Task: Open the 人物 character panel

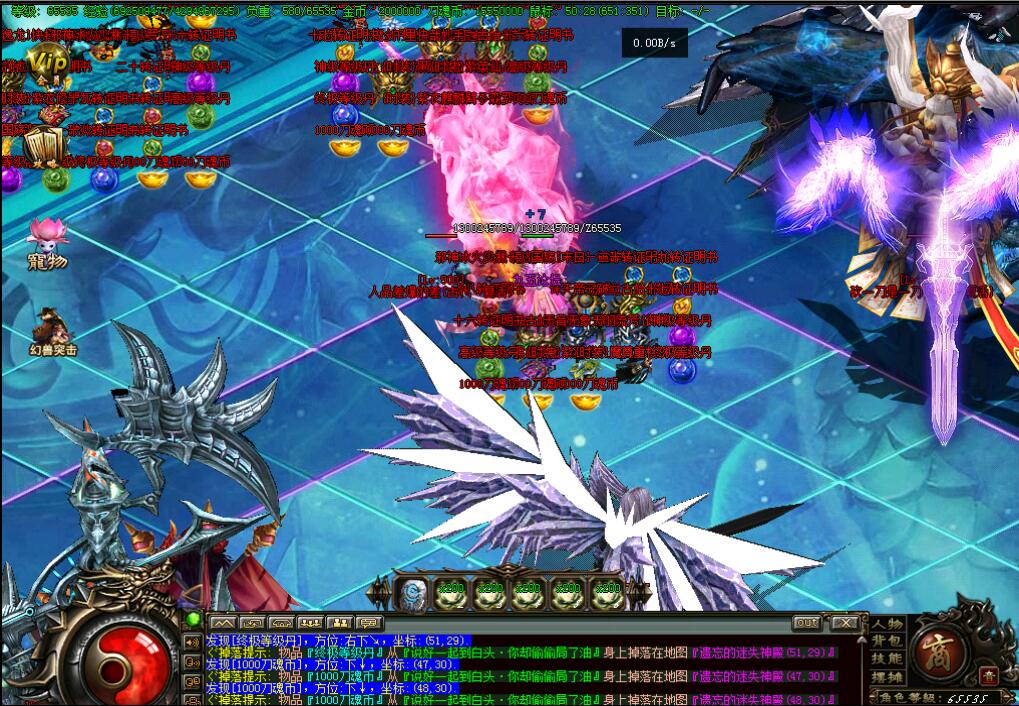Action: [x=886, y=624]
